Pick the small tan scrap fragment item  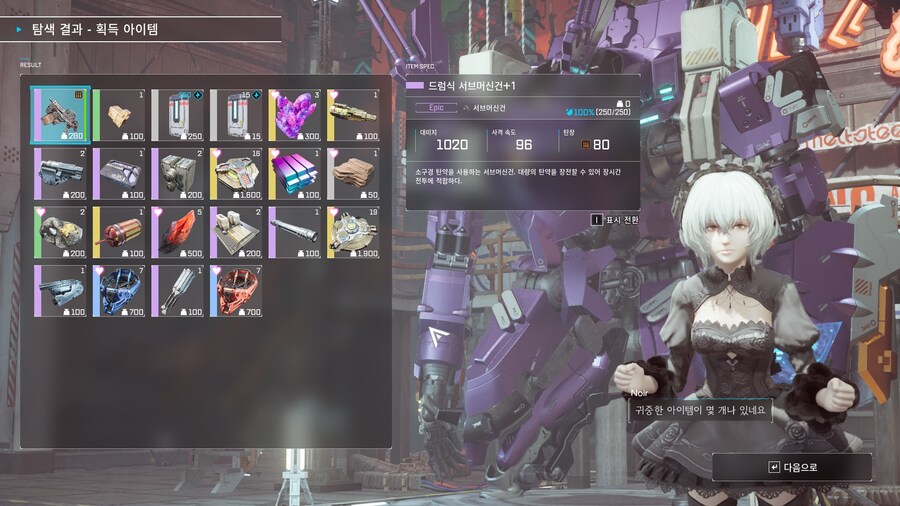click(x=120, y=115)
